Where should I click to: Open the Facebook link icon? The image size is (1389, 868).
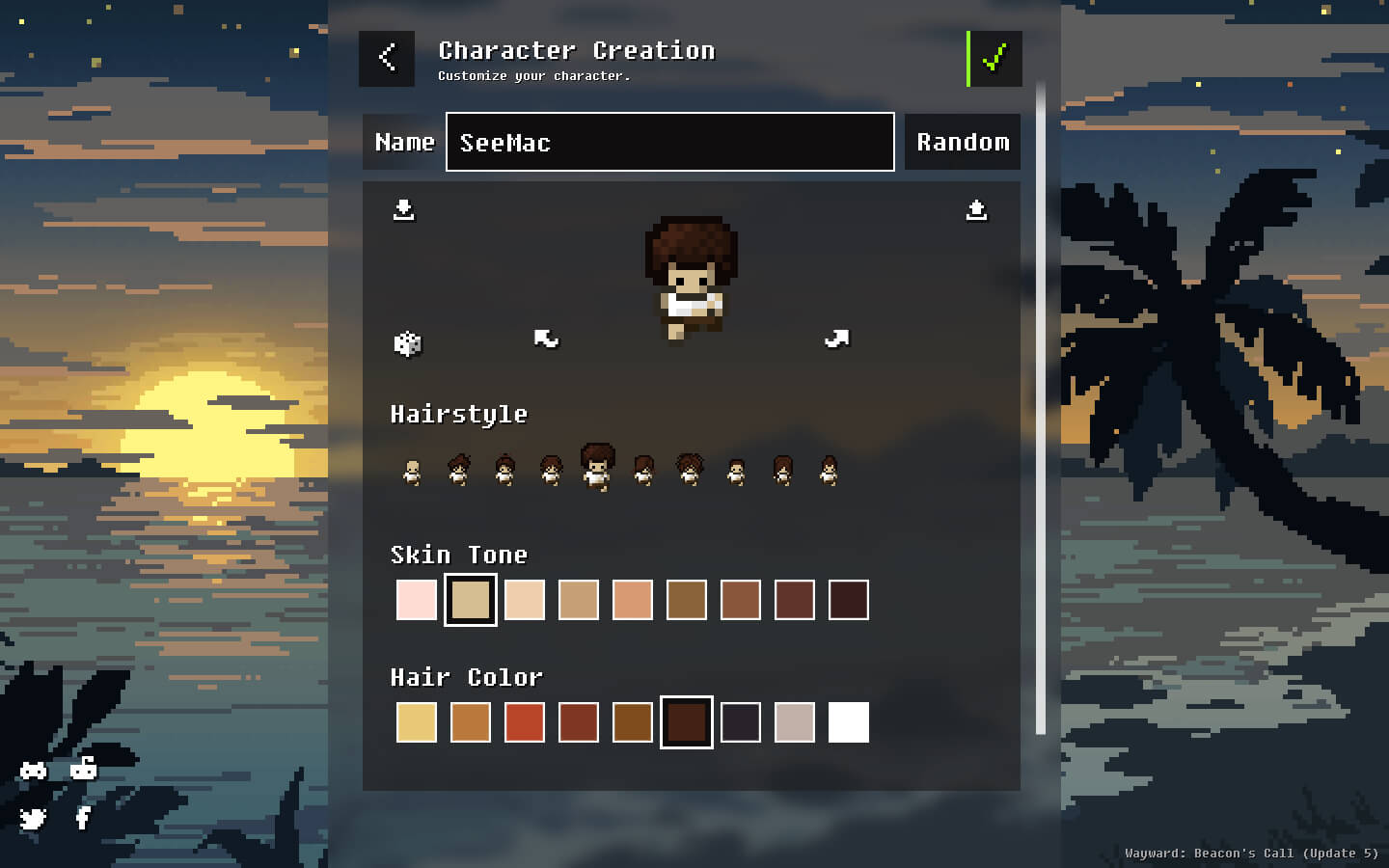(83, 819)
